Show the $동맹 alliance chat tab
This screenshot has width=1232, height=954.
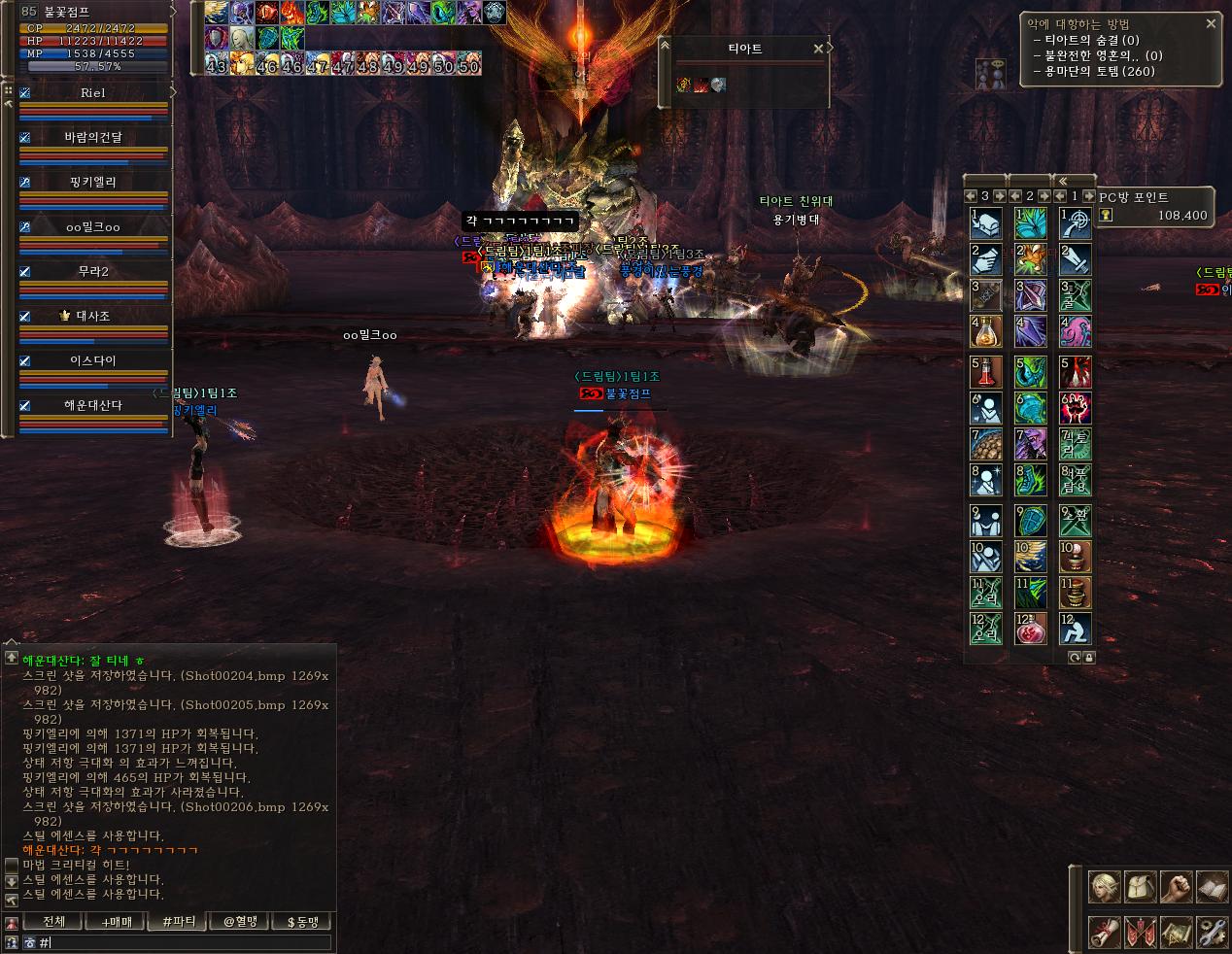point(302,921)
